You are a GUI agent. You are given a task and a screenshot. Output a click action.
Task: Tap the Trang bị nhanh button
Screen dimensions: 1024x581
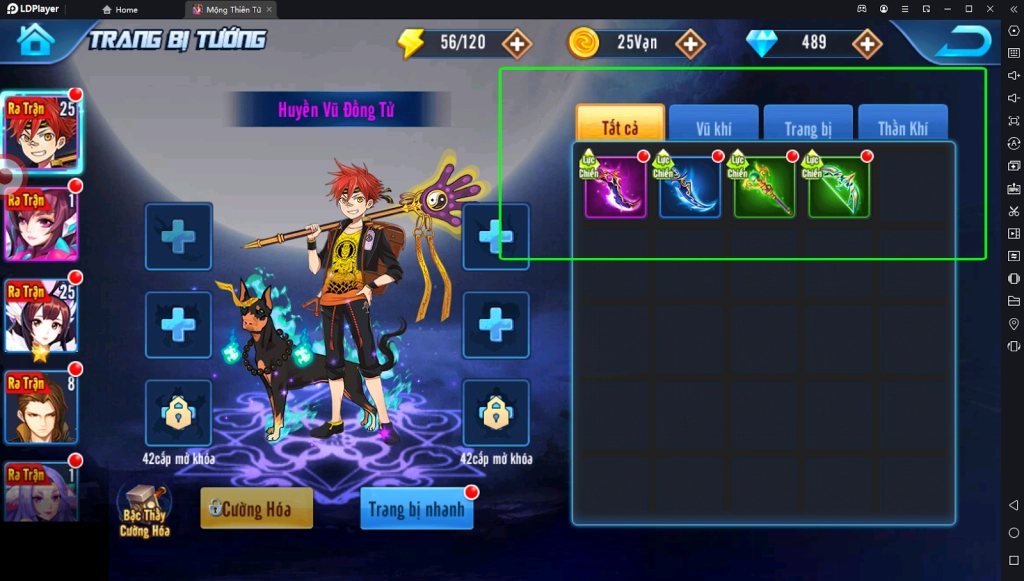416,509
